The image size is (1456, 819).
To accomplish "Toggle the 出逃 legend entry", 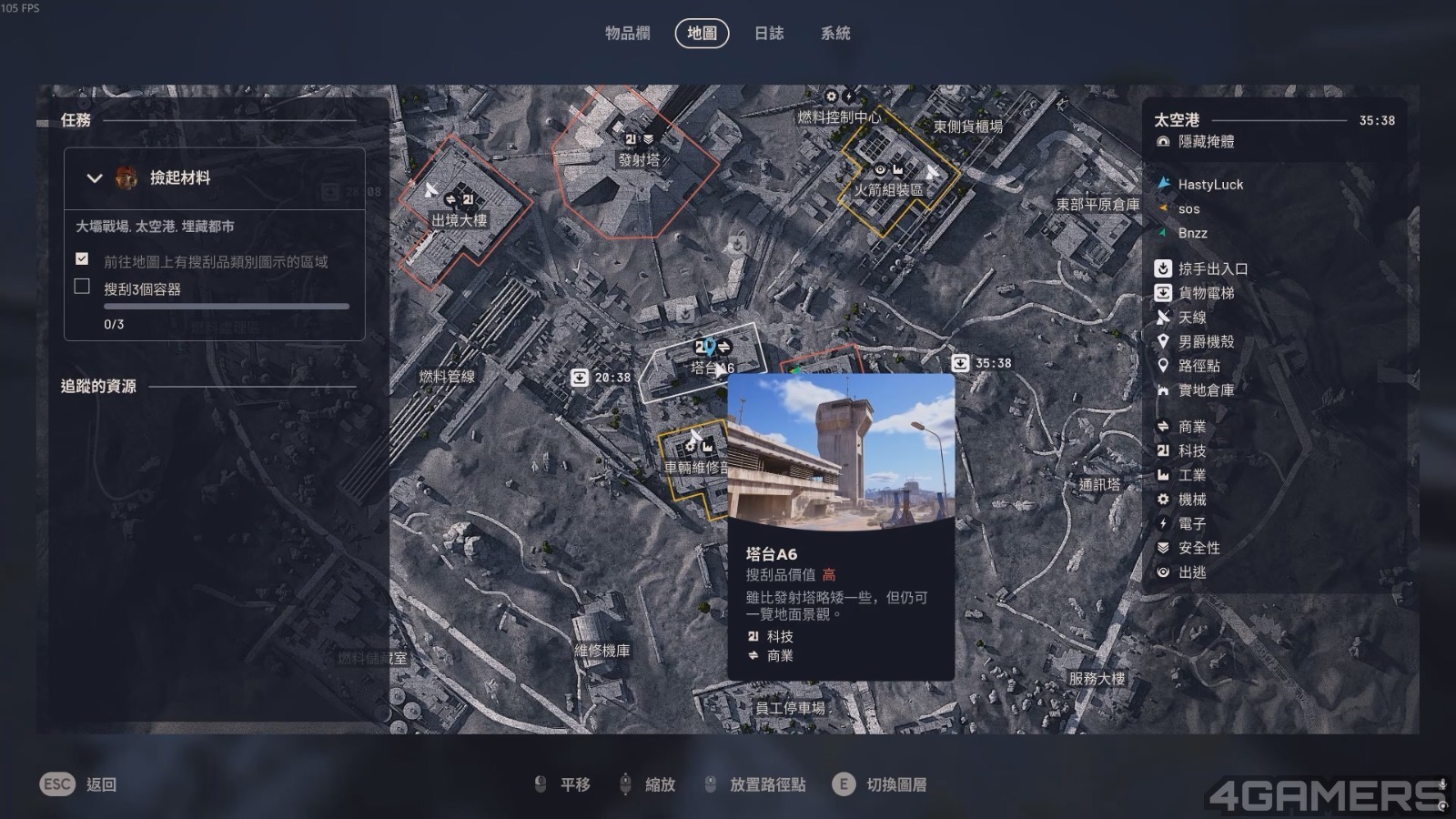I will coord(1191,572).
